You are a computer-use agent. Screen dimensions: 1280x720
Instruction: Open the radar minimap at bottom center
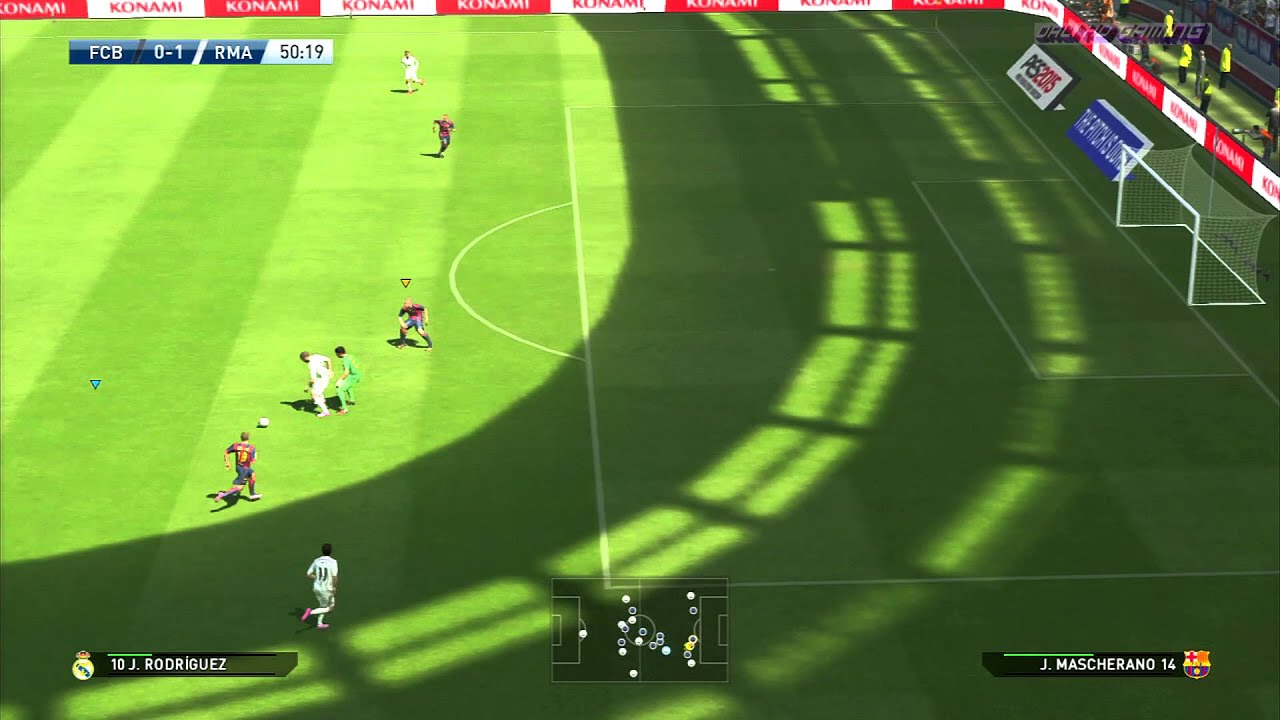pos(640,630)
